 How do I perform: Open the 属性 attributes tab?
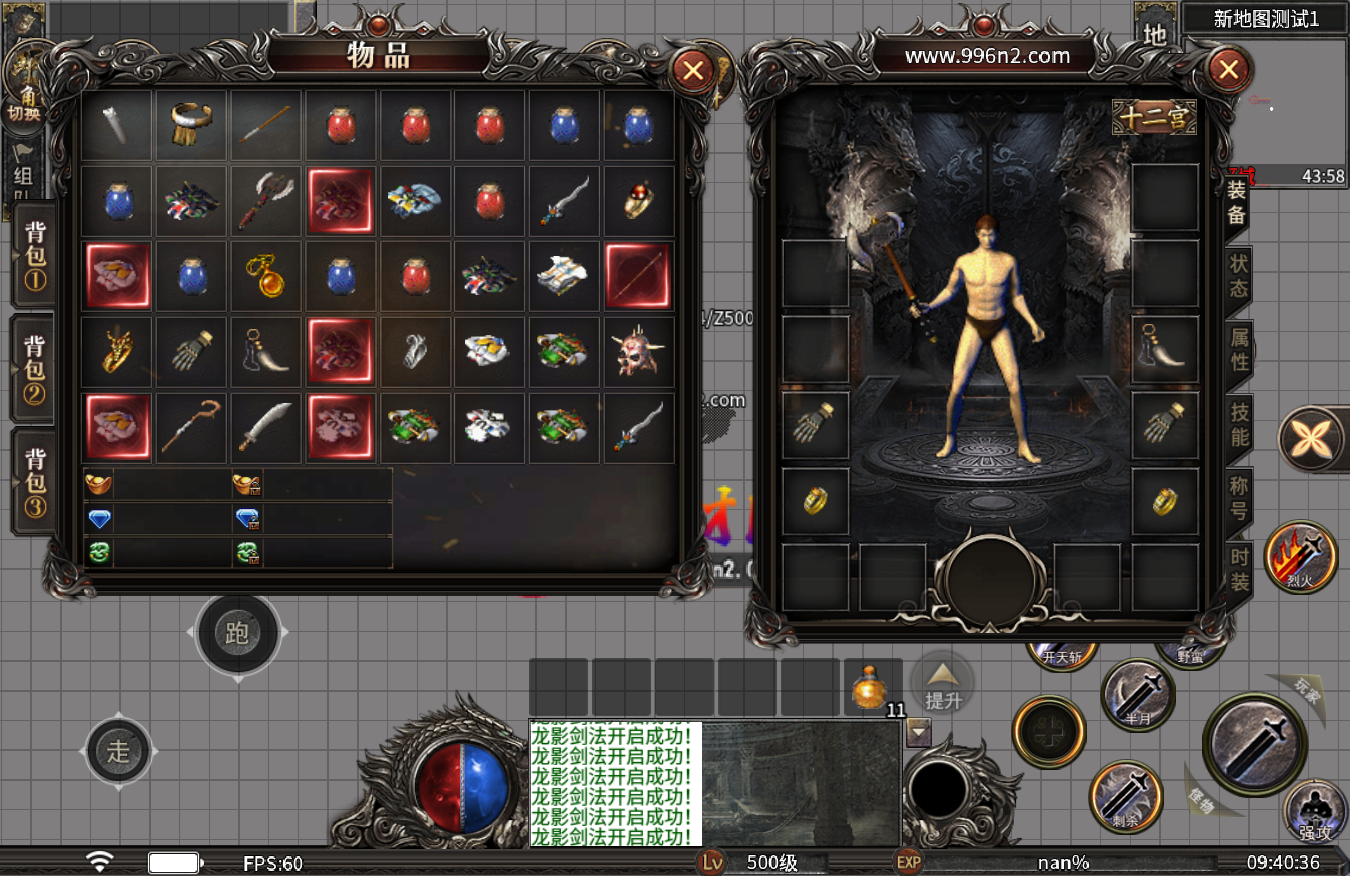pyautogui.click(x=1238, y=349)
